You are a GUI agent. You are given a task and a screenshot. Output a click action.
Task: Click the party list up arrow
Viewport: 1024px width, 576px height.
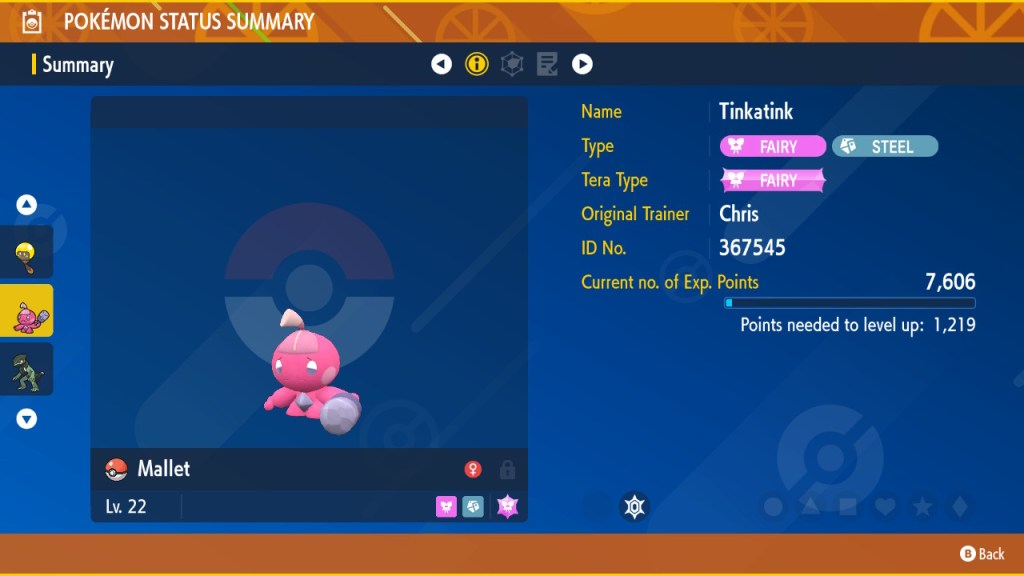[x=27, y=205]
